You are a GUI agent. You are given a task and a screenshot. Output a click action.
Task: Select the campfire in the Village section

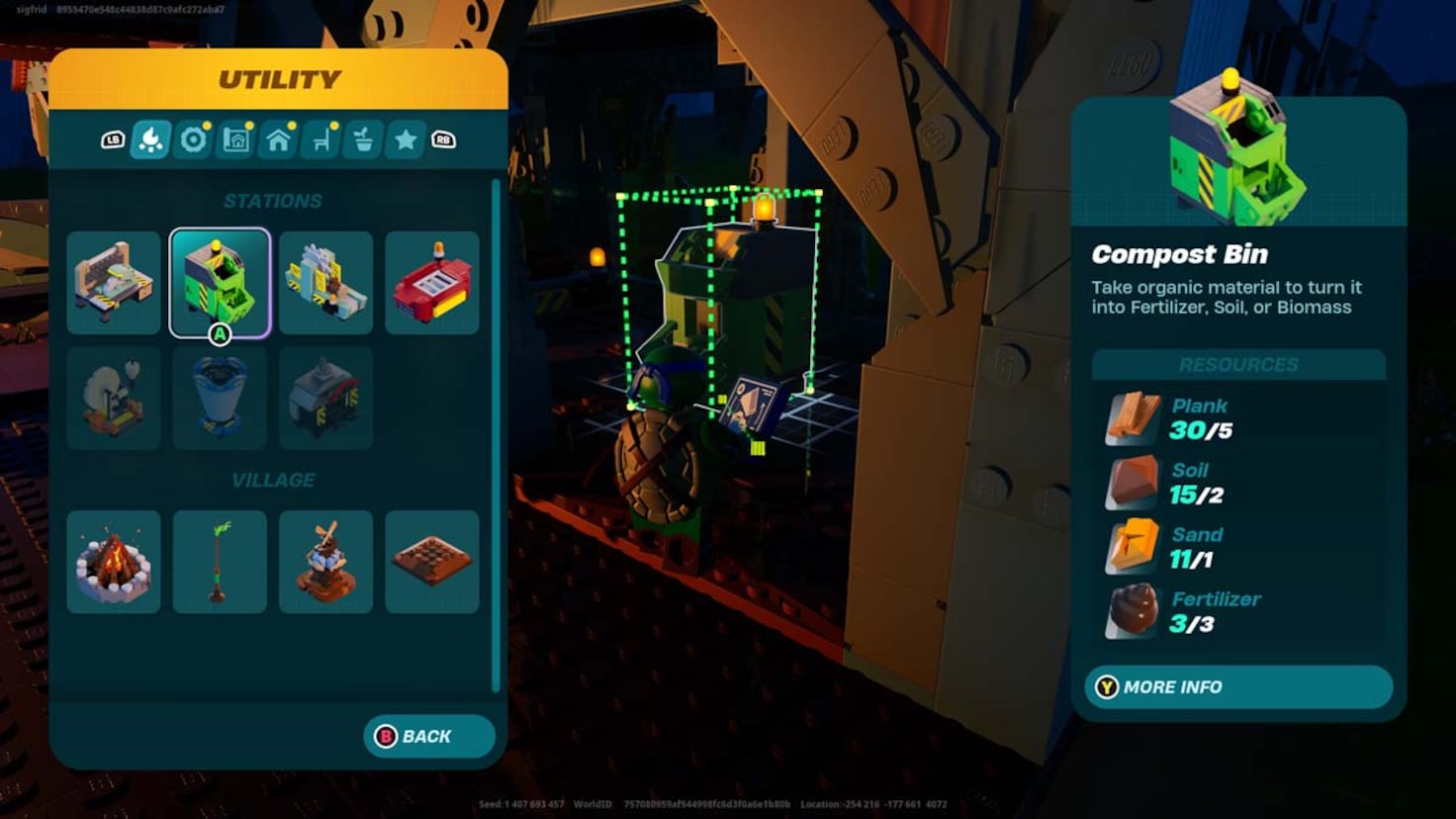113,562
